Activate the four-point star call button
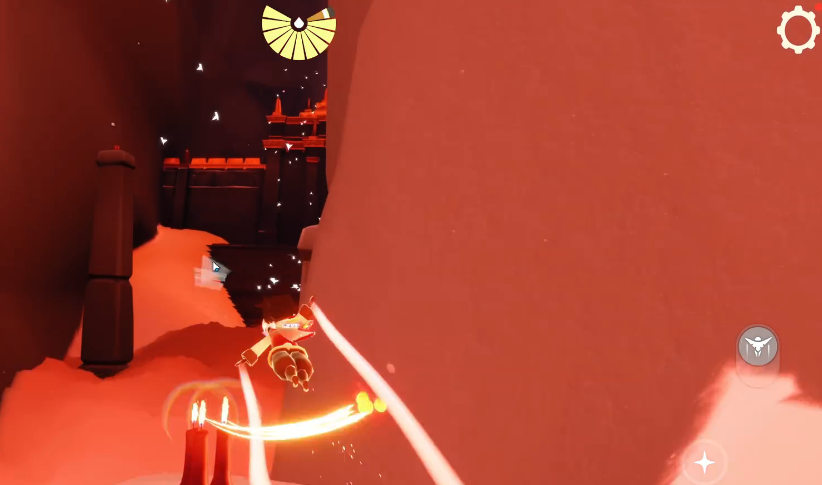This screenshot has height=485, width=822. (x=705, y=461)
